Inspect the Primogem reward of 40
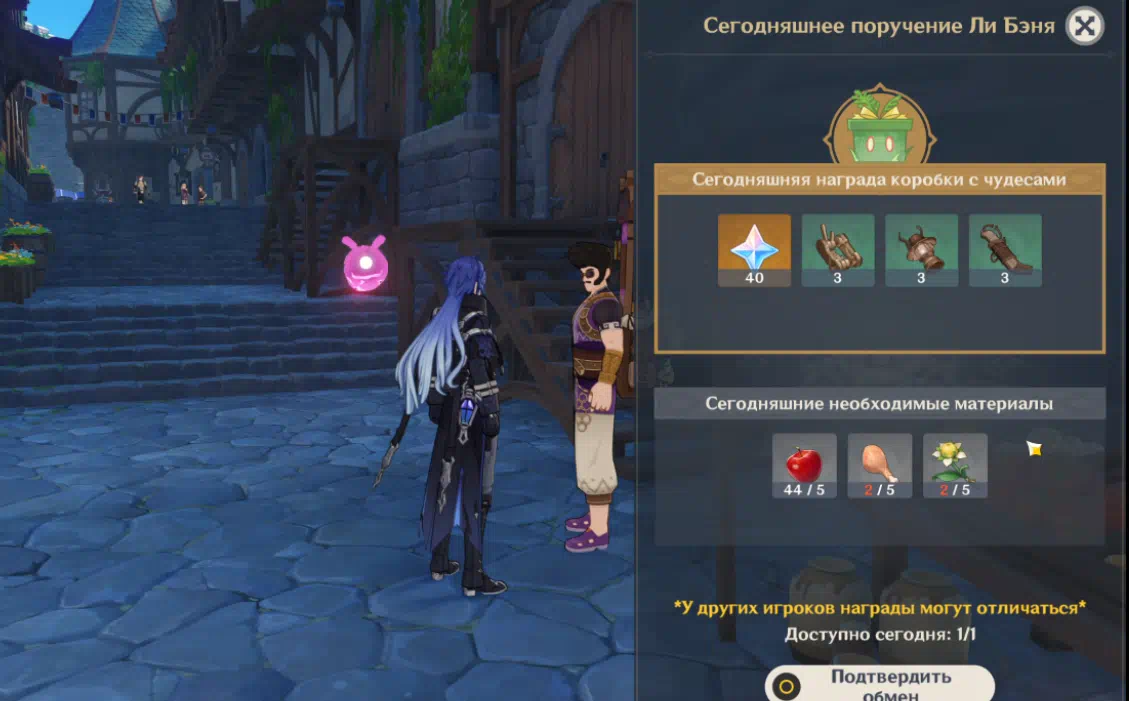This screenshot has width=1129, height=701. coord(754,250)
